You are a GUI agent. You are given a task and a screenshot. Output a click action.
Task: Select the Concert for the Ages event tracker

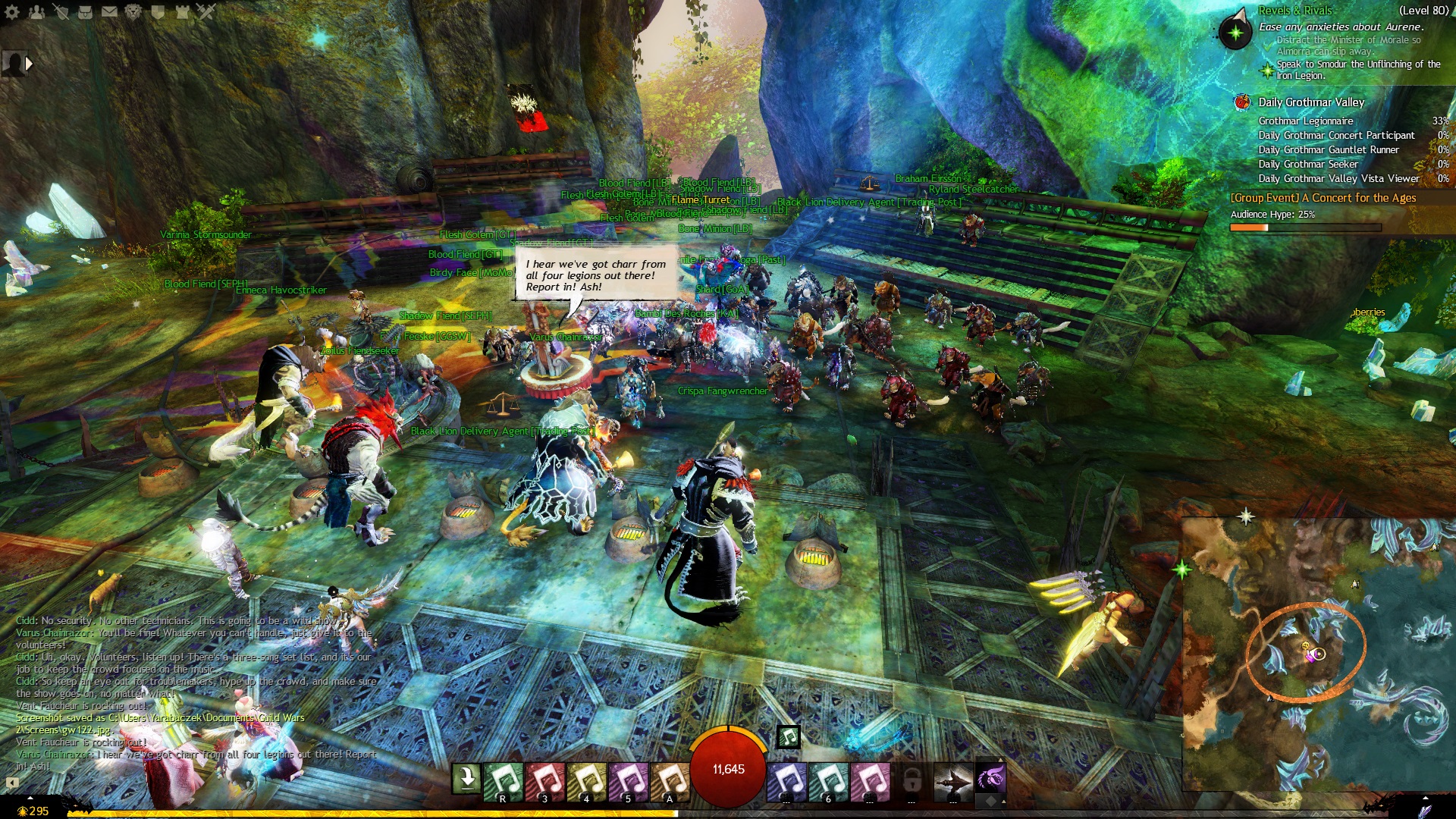pos(1323,198)
